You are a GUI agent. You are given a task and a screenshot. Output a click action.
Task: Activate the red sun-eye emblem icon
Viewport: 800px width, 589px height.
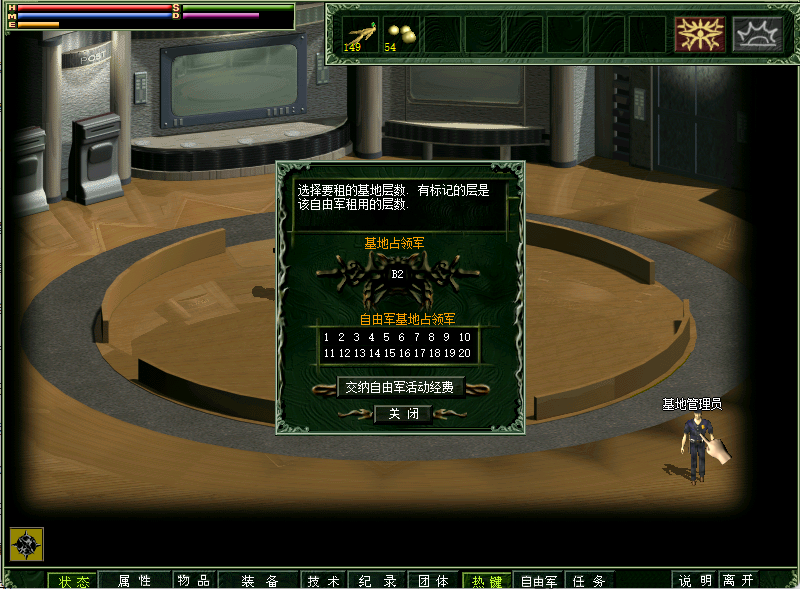(699, 34)
